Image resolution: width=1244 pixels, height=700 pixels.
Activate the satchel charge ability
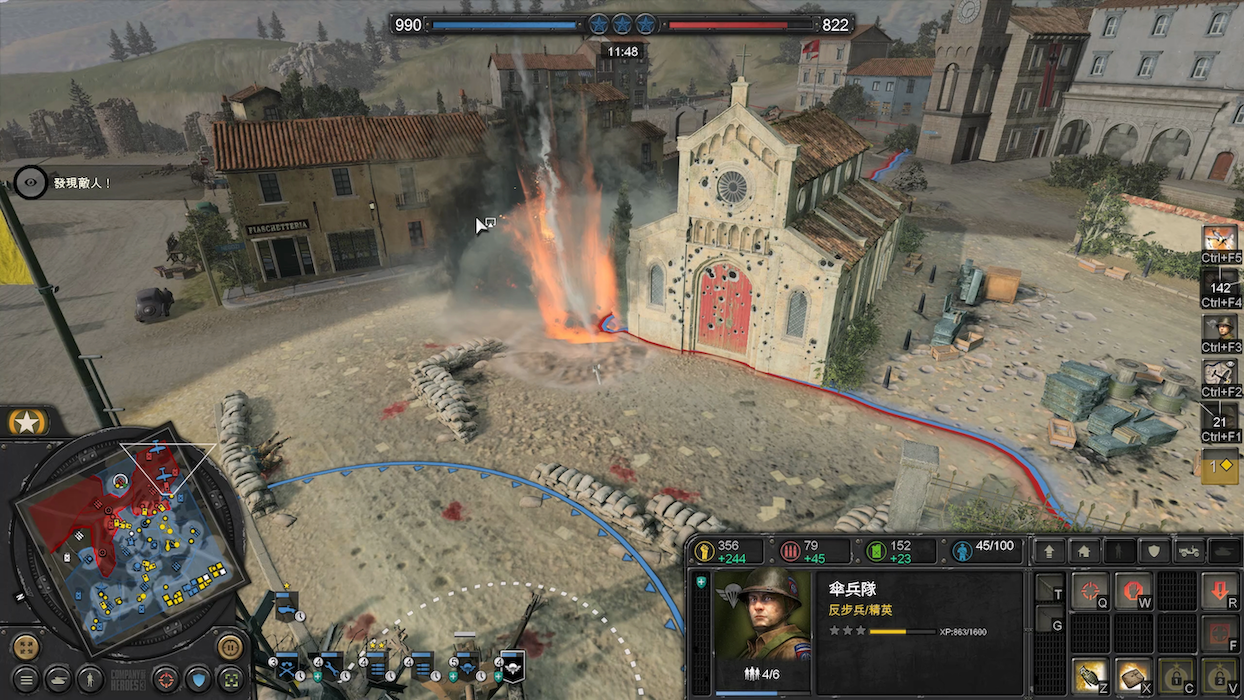(x=1132, y=675)
